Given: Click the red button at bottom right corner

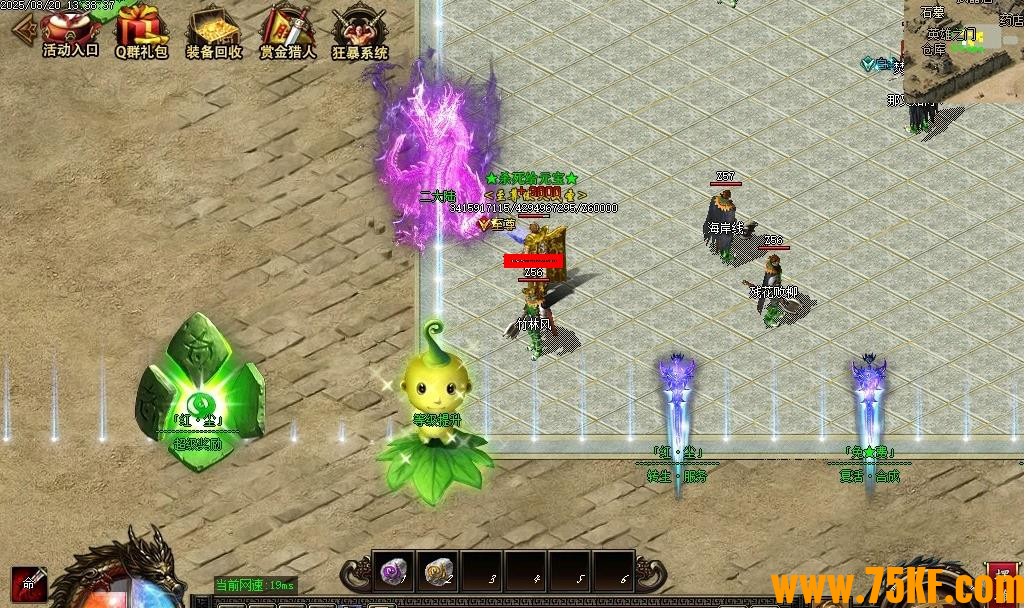Looking at the screenshot, I should pos(1003,578).
